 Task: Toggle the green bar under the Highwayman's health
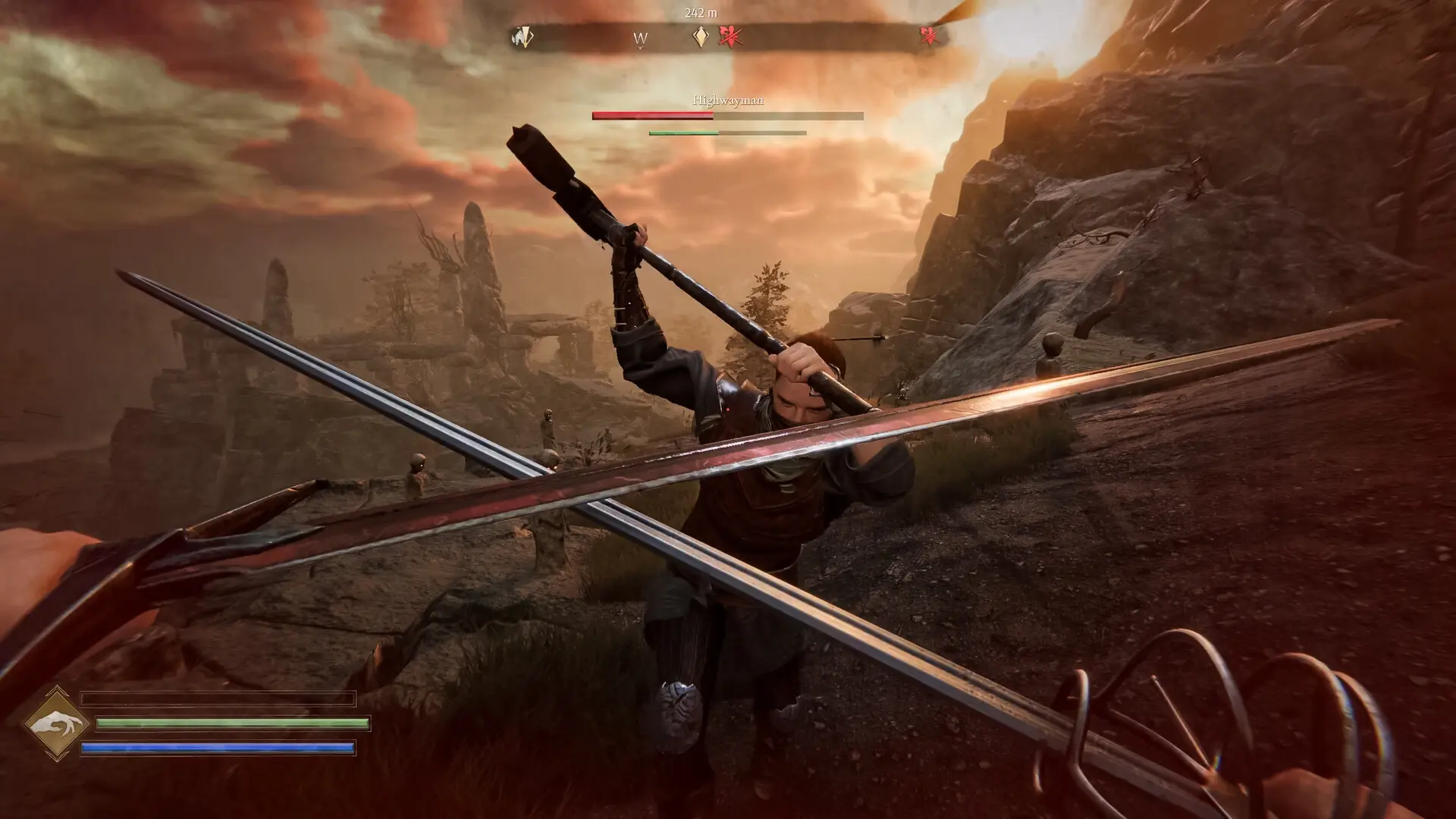684,133
